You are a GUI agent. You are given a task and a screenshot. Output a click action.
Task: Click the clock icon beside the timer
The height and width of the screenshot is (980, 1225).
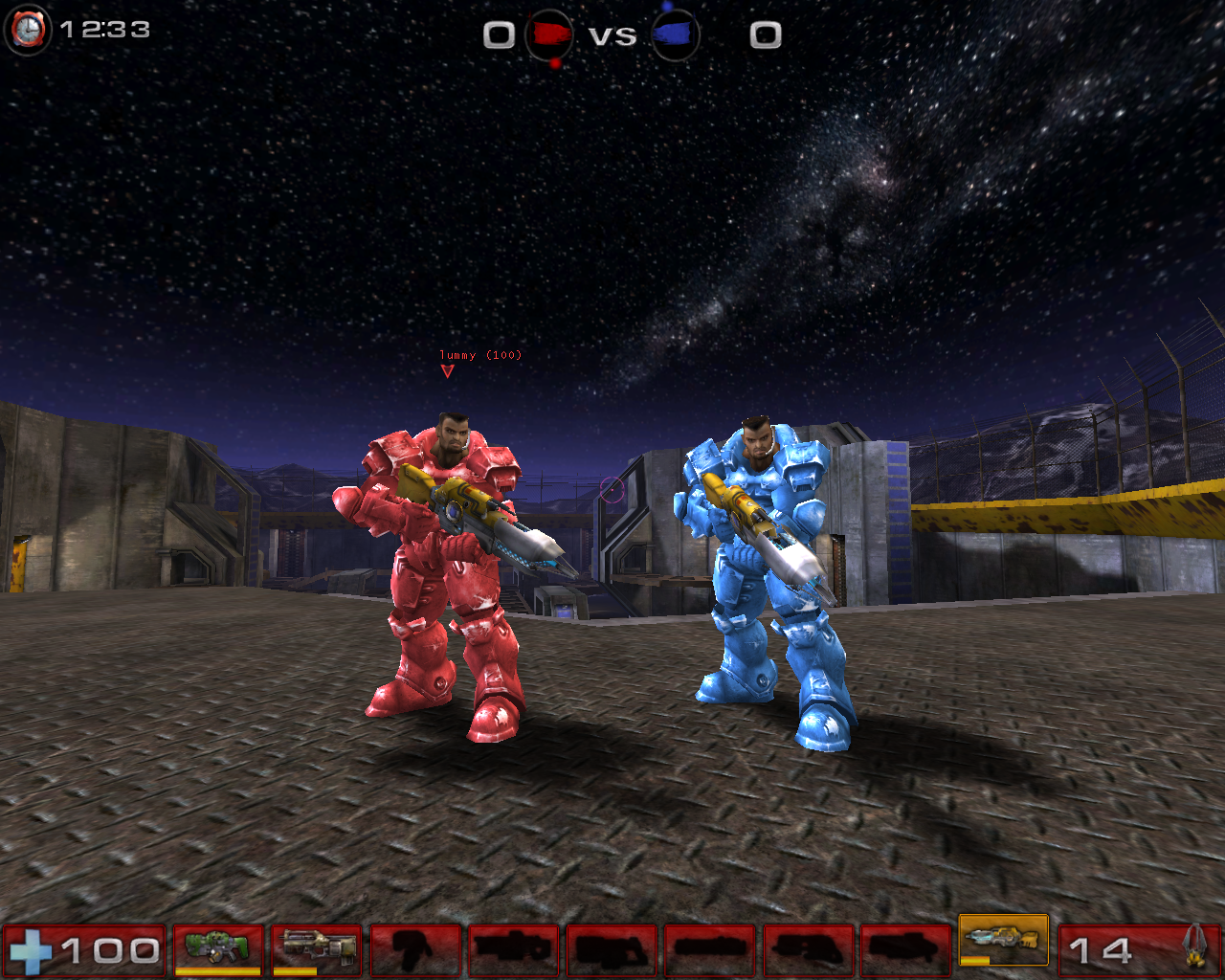[26, 30]
